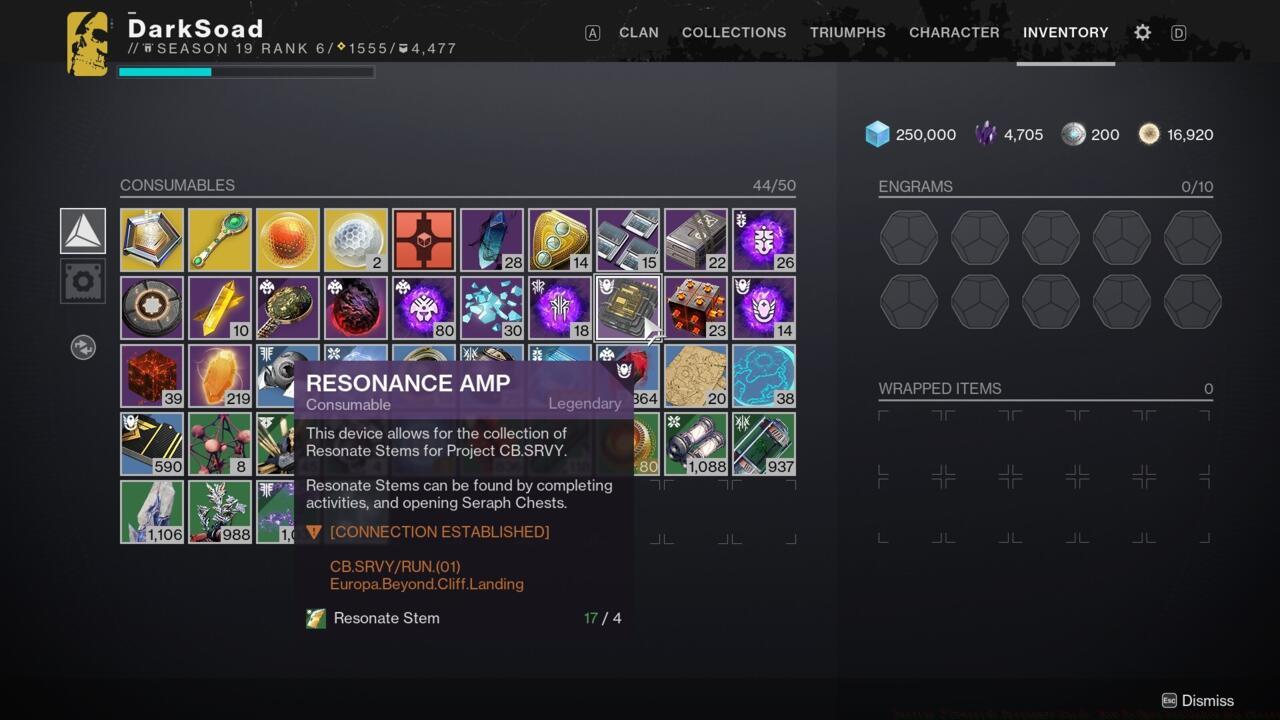Image resolution: width=1280 pixels, height=720 pixels.
Task: Click the Silver currency coin icon
Action: [x=1075, y=133]
